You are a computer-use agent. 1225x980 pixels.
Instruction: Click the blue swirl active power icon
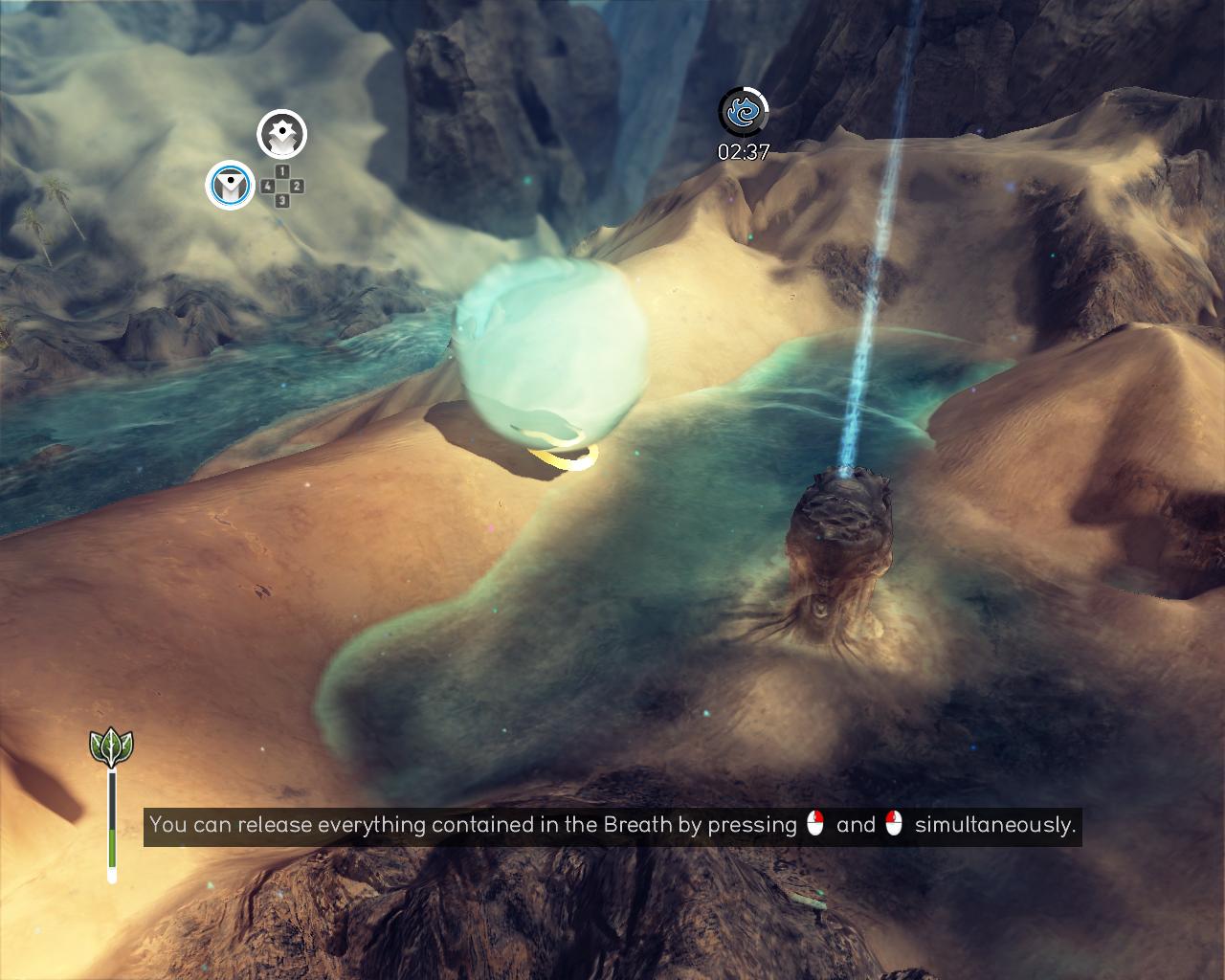tap(744, 112)
